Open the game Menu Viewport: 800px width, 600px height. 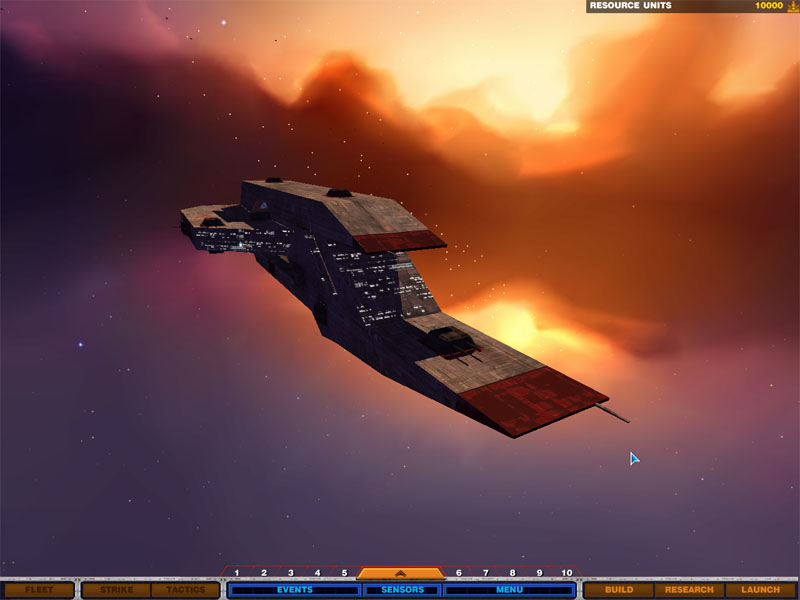tap(509, 590)
